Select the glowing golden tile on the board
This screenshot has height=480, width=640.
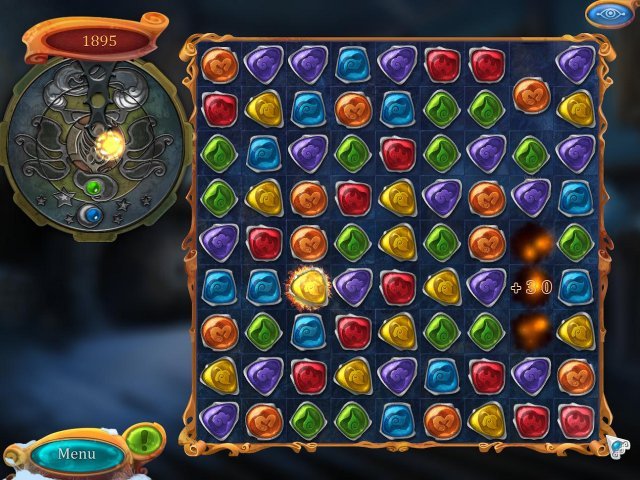pos(307,288)
